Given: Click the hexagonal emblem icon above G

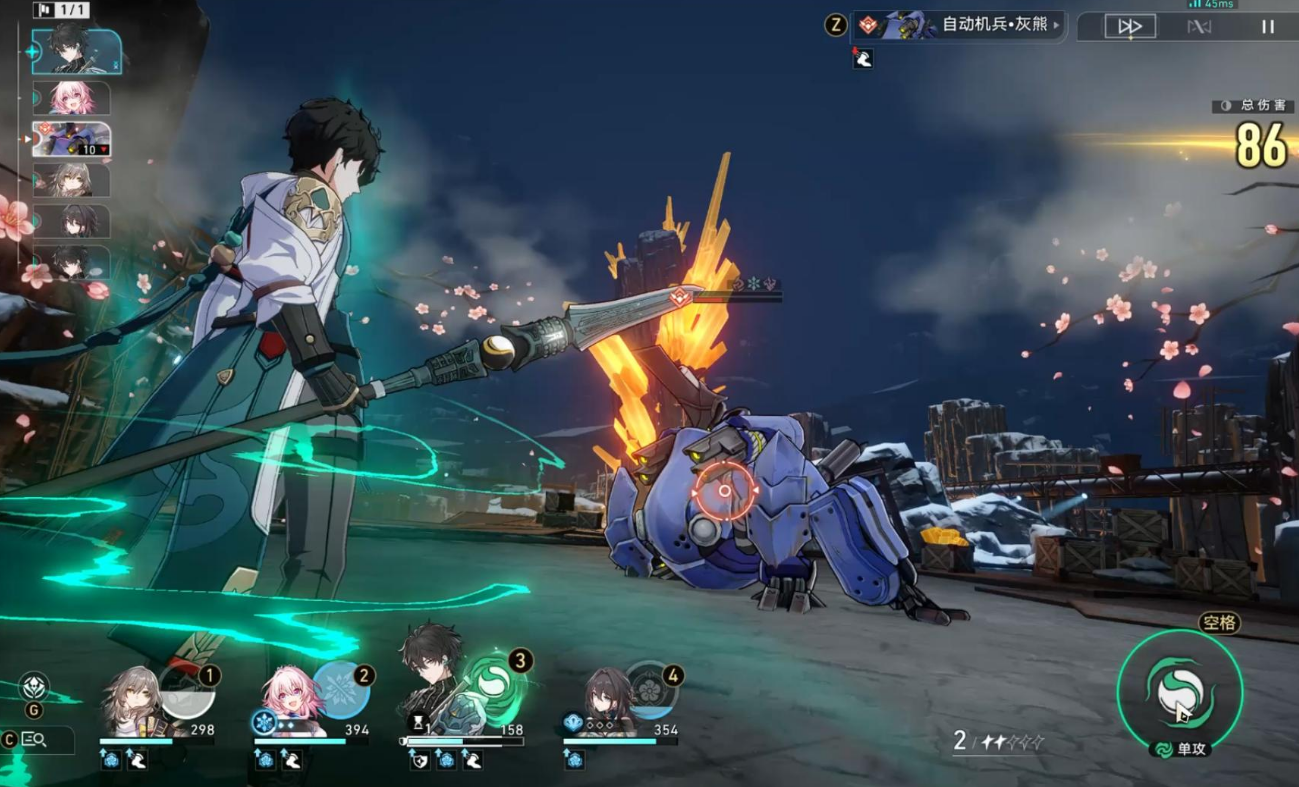Looking at the screenshot, I should (34, 687).
